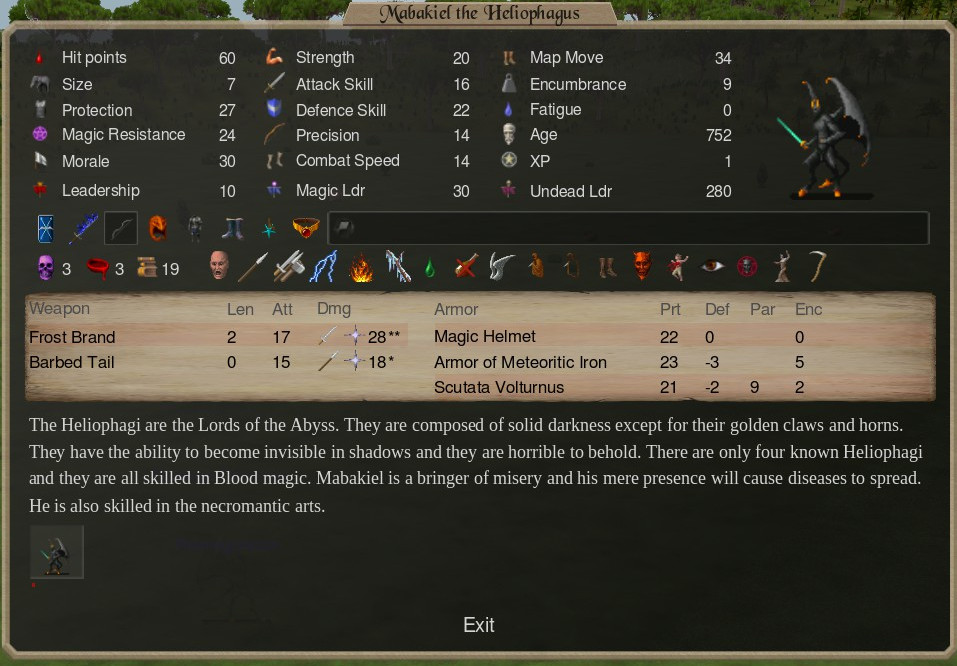The height and width of the screenshot is (666, 957).
Task: Select the Frost Brand sword equipment slot
Action: [x=83, y=229]
